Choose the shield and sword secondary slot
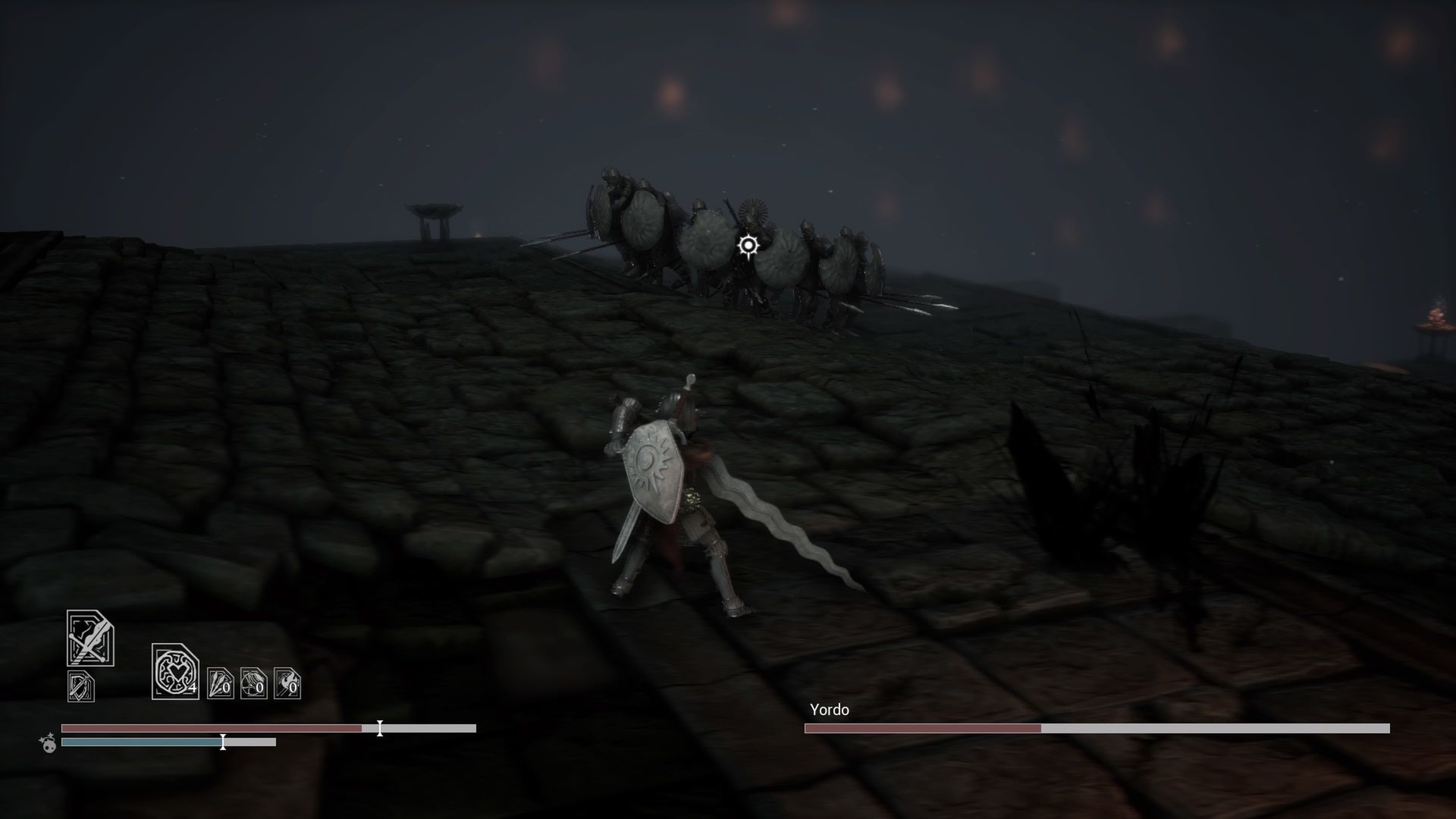This screenshot has width=1456, height=819. tap(81, 686)
